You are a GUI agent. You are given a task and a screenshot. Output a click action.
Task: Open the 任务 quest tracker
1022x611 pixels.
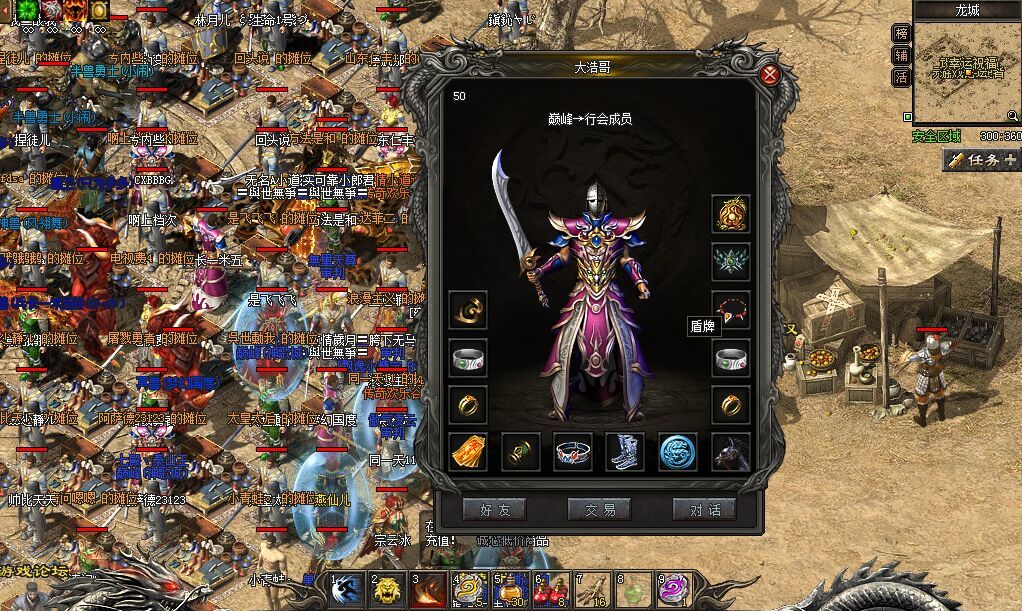(x=980, y=159)
